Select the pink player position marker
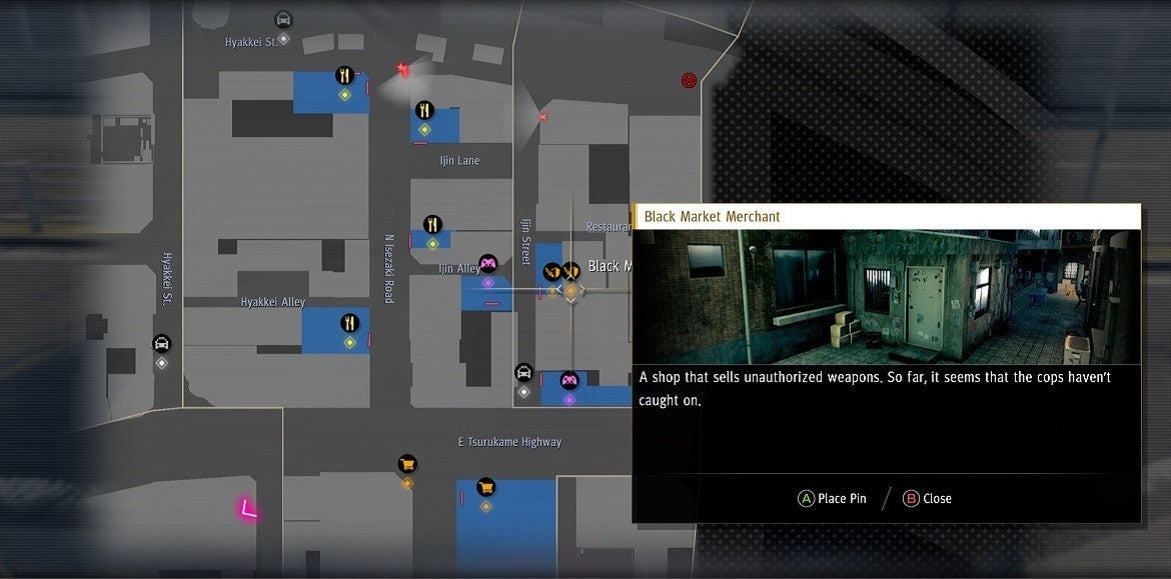1171x579 pixels. [247, 510]
